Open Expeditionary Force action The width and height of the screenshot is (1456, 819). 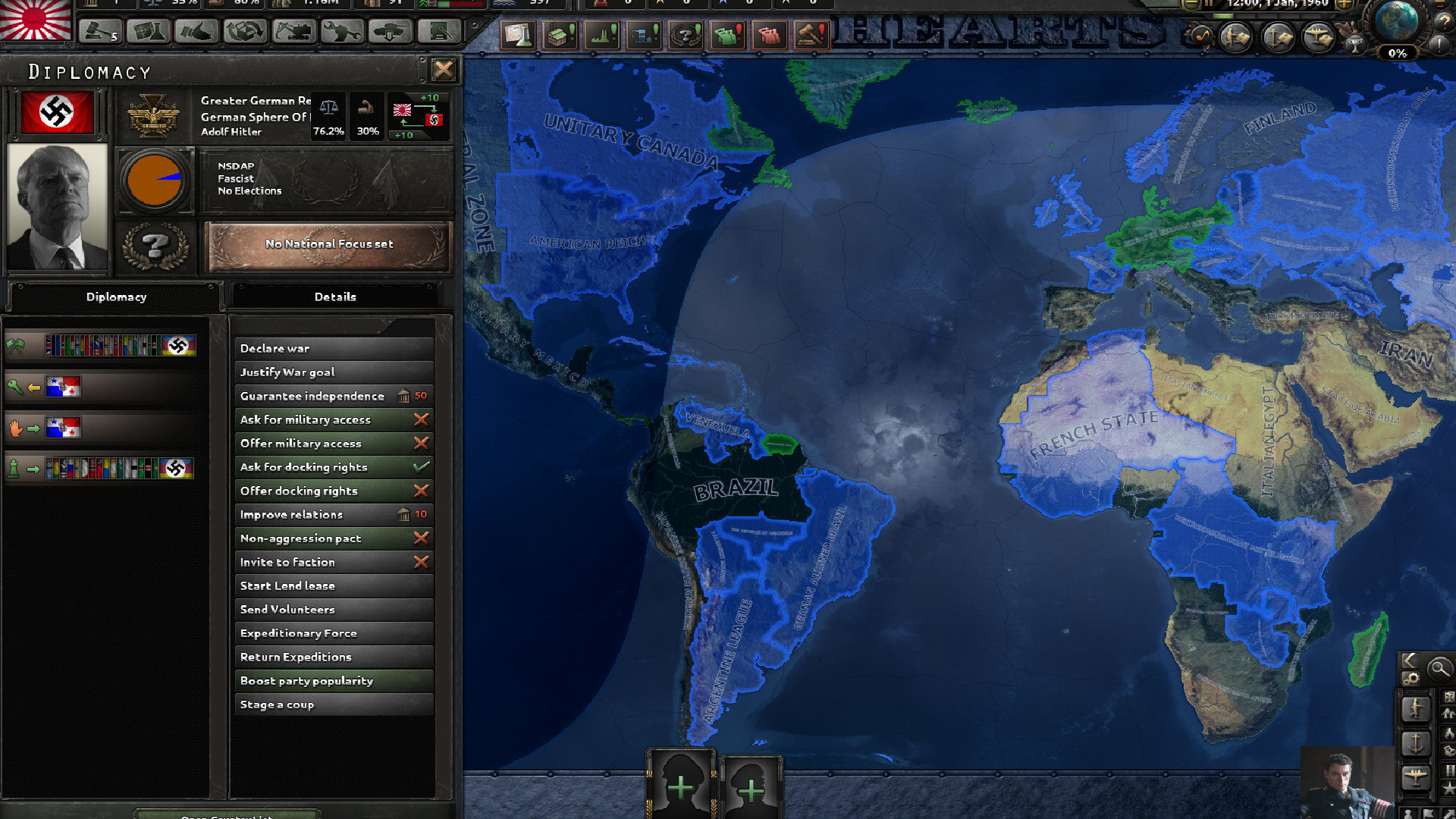pos(334,633)
